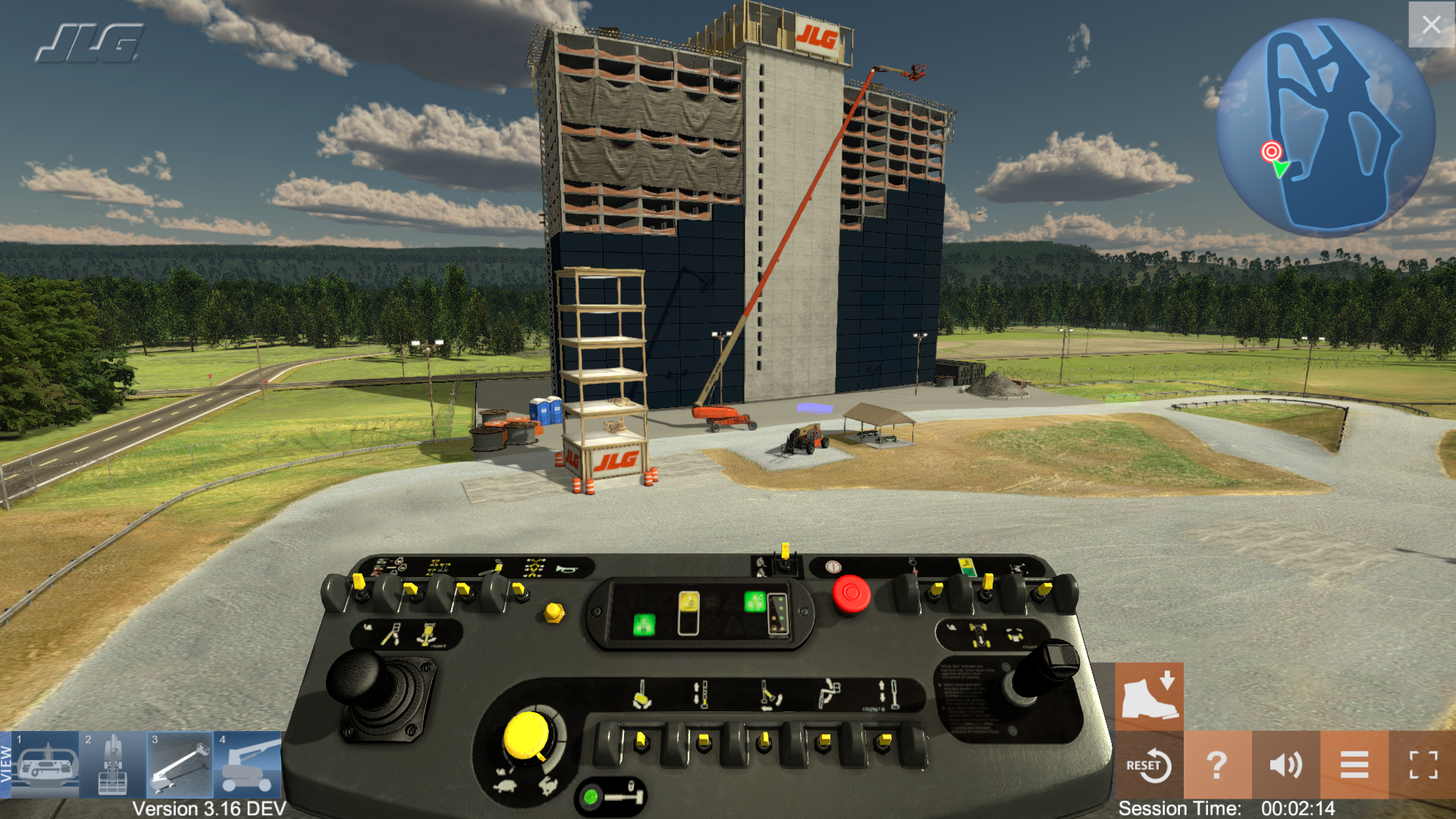Switch to view 1 control console

[46, 765]
